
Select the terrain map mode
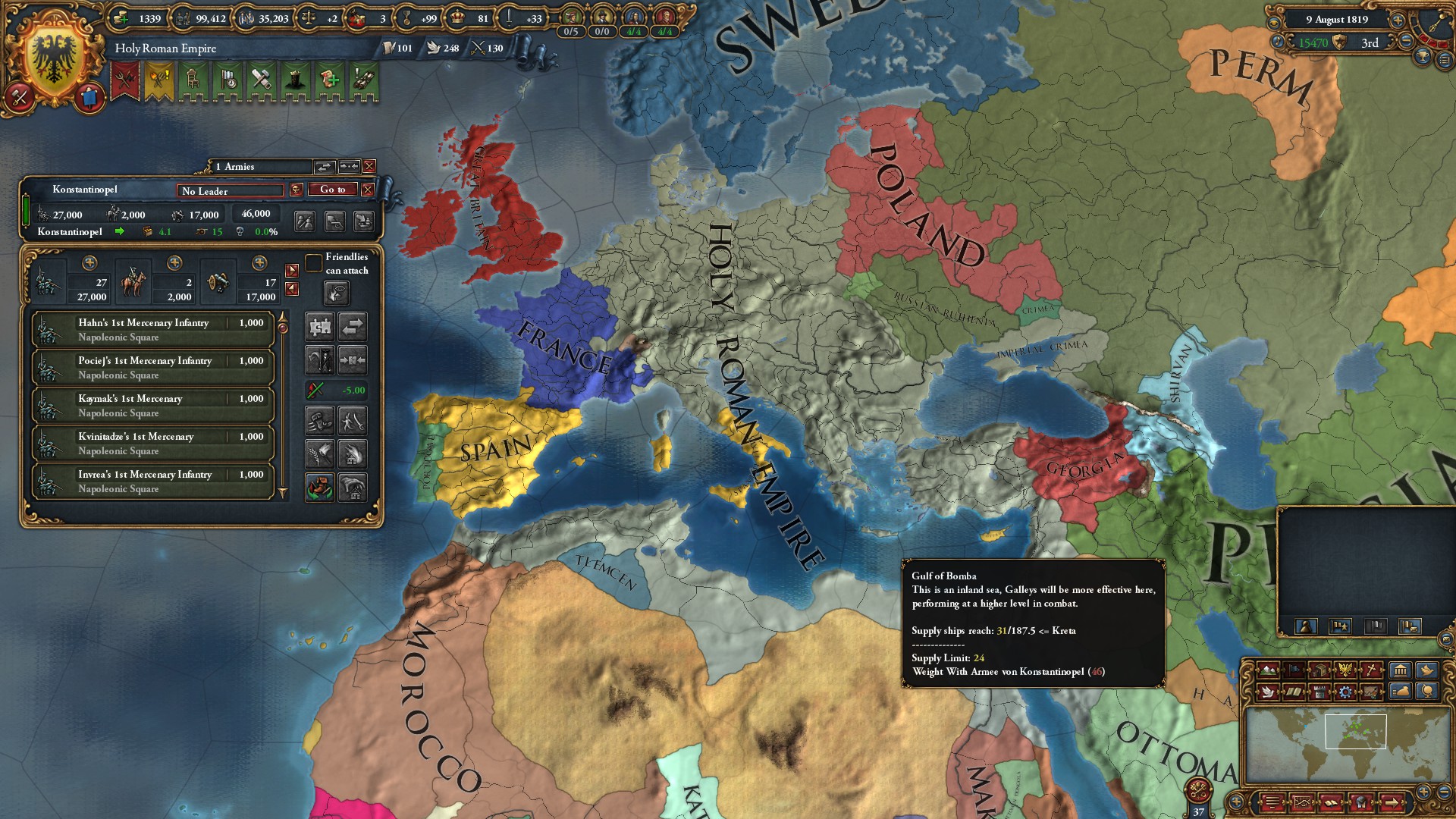[x=1269, y=670]
